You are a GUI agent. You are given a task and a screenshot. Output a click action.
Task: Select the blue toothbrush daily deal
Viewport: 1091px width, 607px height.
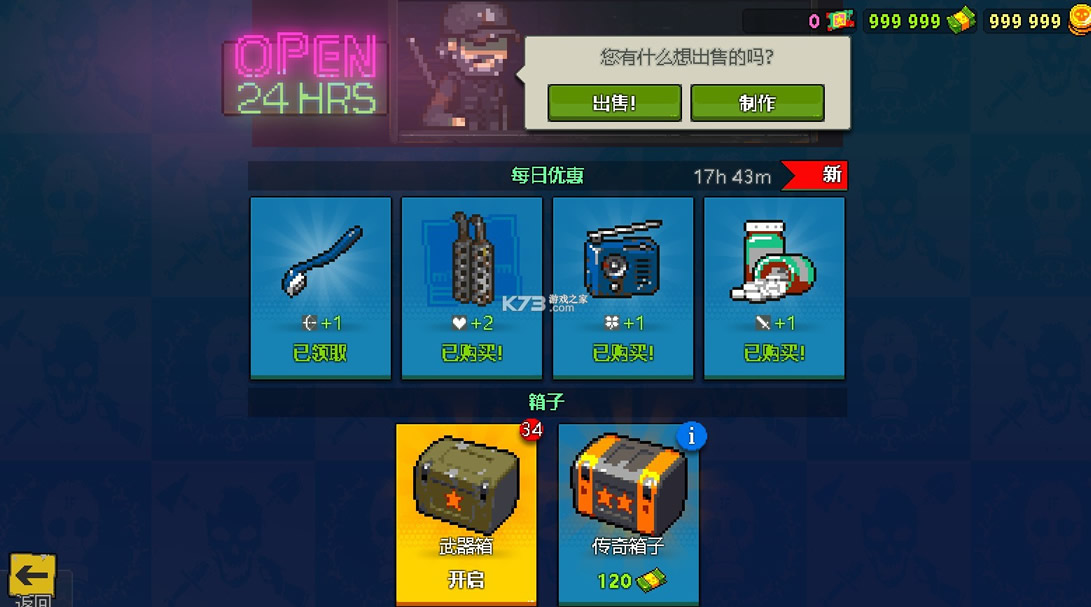click(x=320, y=288)
